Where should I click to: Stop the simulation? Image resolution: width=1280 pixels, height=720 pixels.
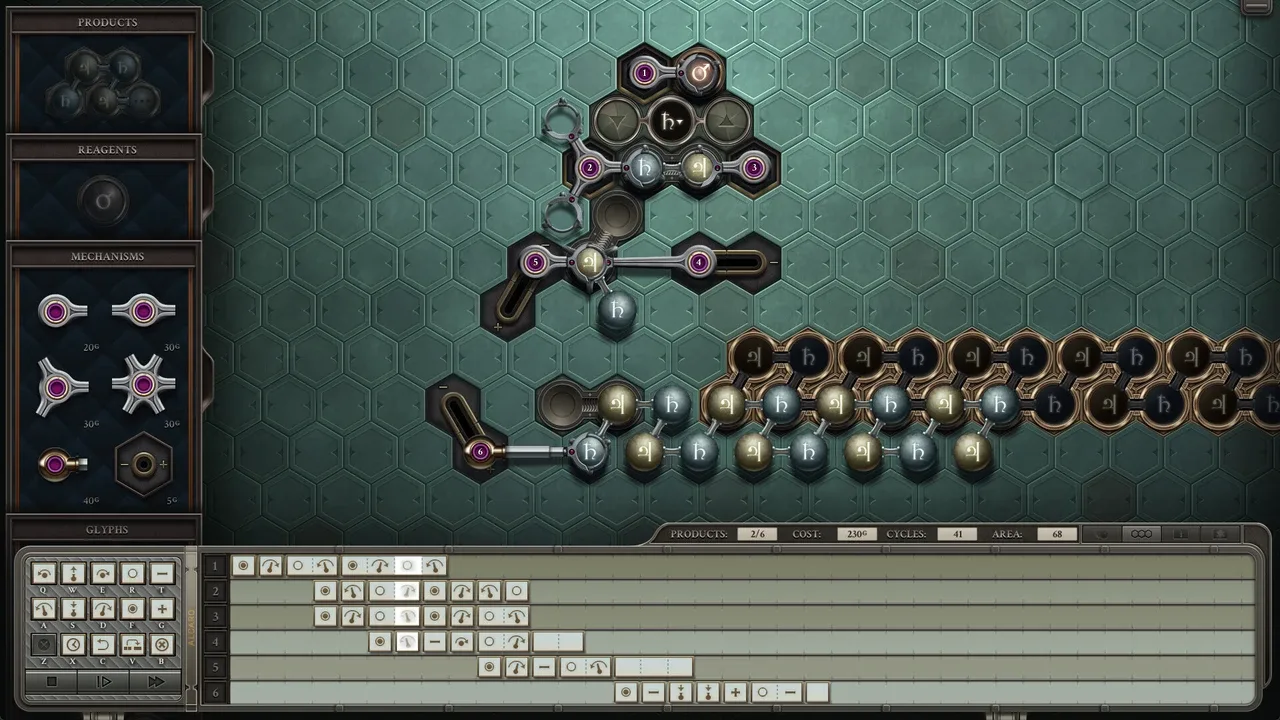click(52, 682)
